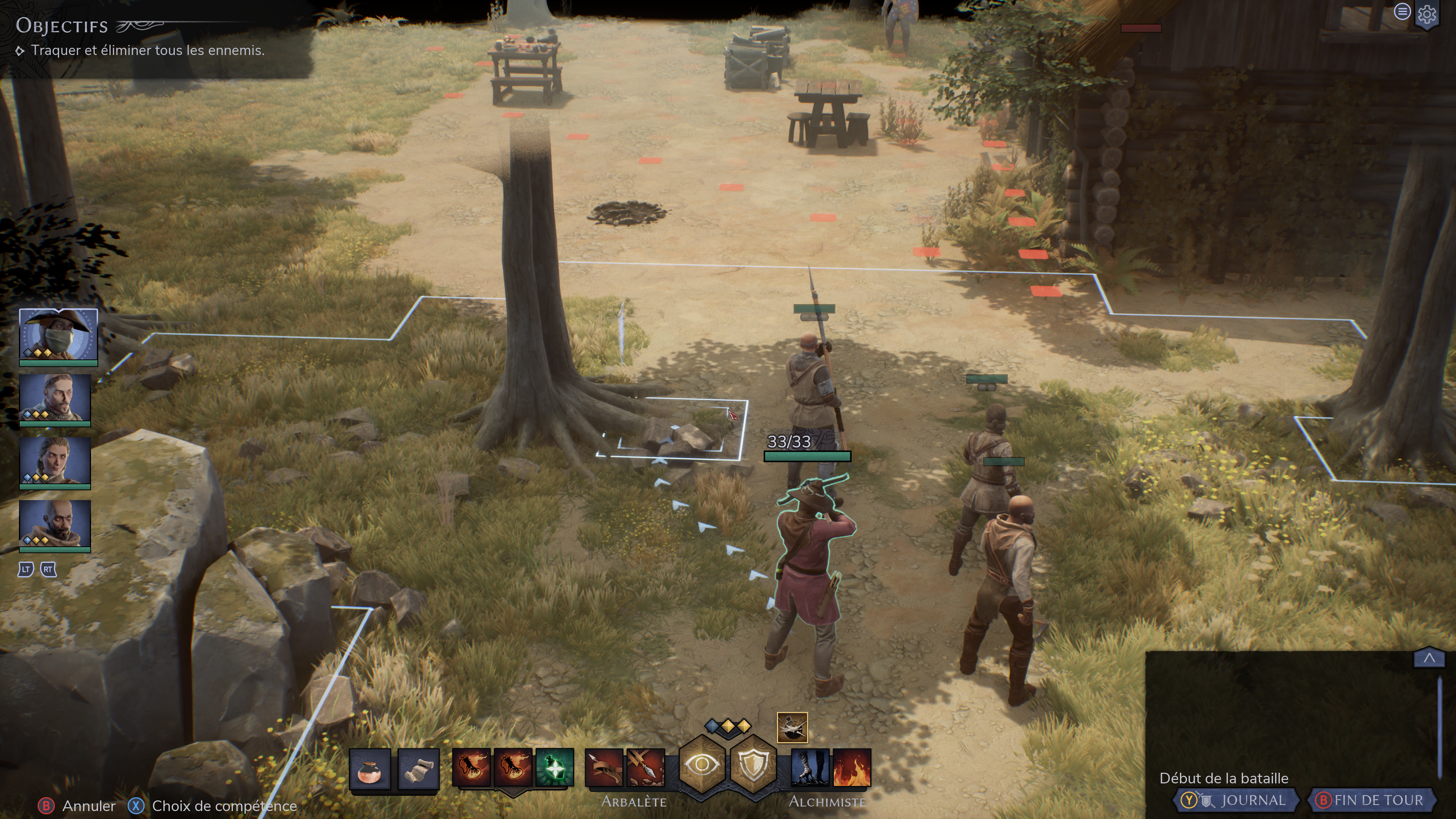Screen dimensions: 1456x819
Task: Select the clawed-feet Alchimiste ability
Action: tap(810, 767)
